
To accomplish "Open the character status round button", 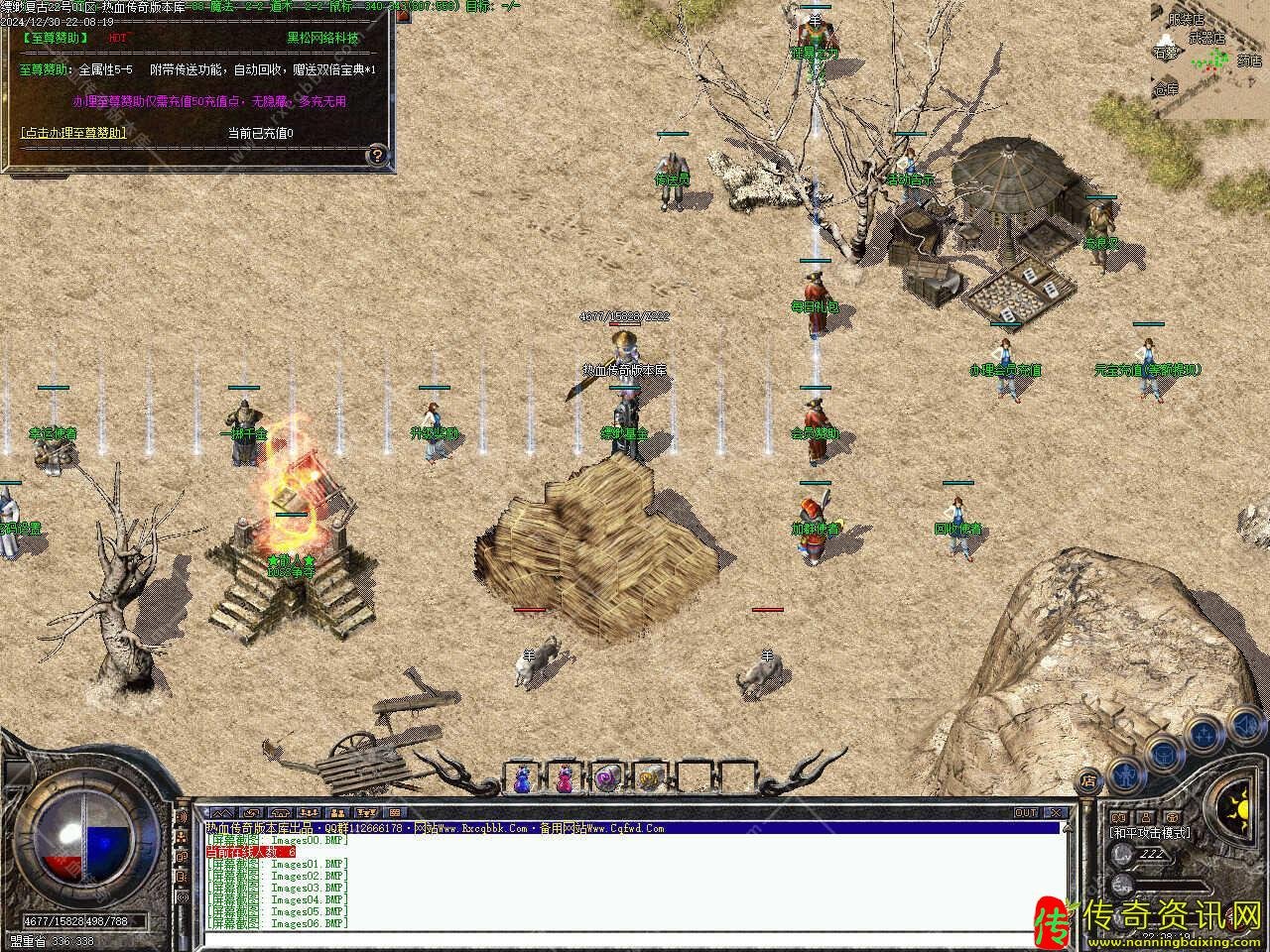I will coord(1123,774).
